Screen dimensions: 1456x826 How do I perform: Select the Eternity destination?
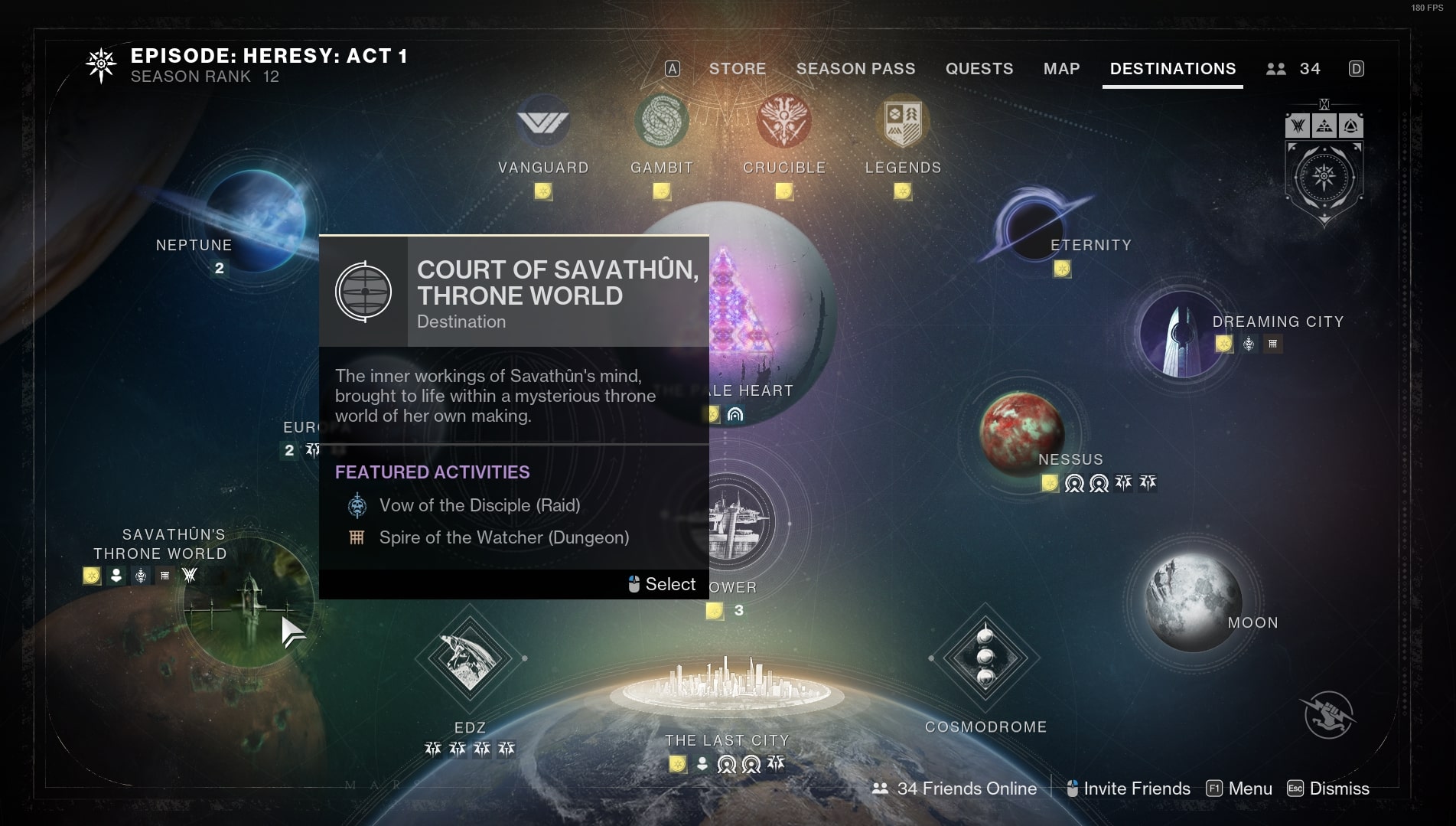[x=1033, y=227]
